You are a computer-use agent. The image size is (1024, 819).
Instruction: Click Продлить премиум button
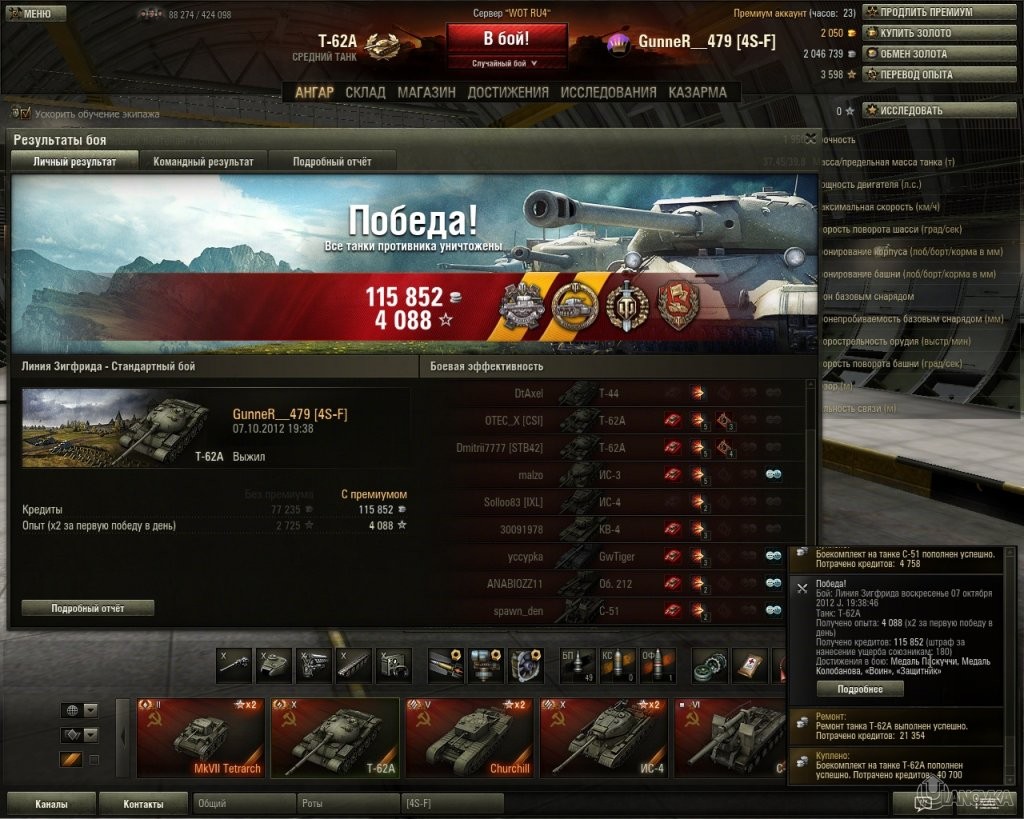(920, 12)
